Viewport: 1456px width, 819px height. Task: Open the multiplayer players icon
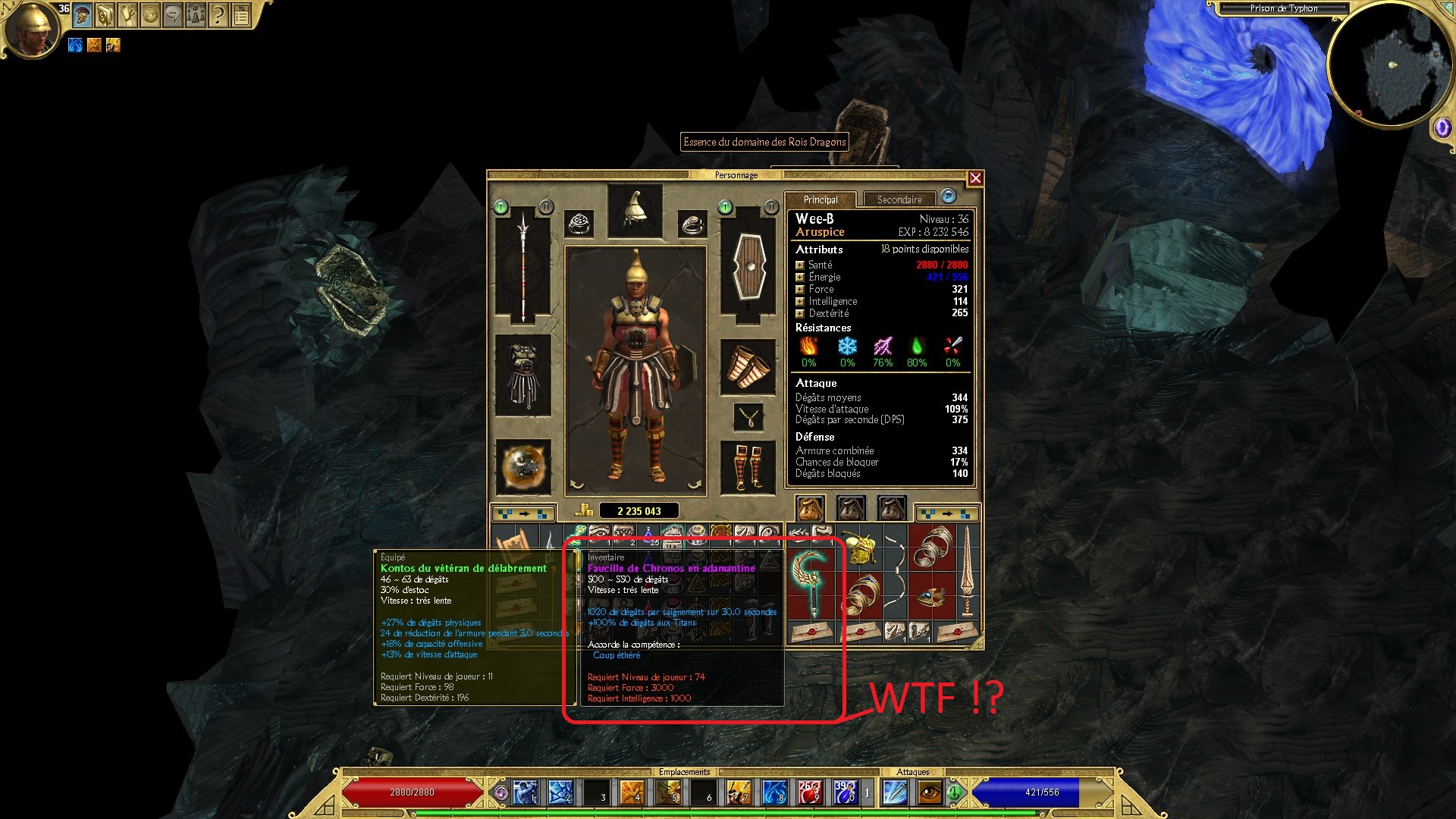tap(196, 15)
